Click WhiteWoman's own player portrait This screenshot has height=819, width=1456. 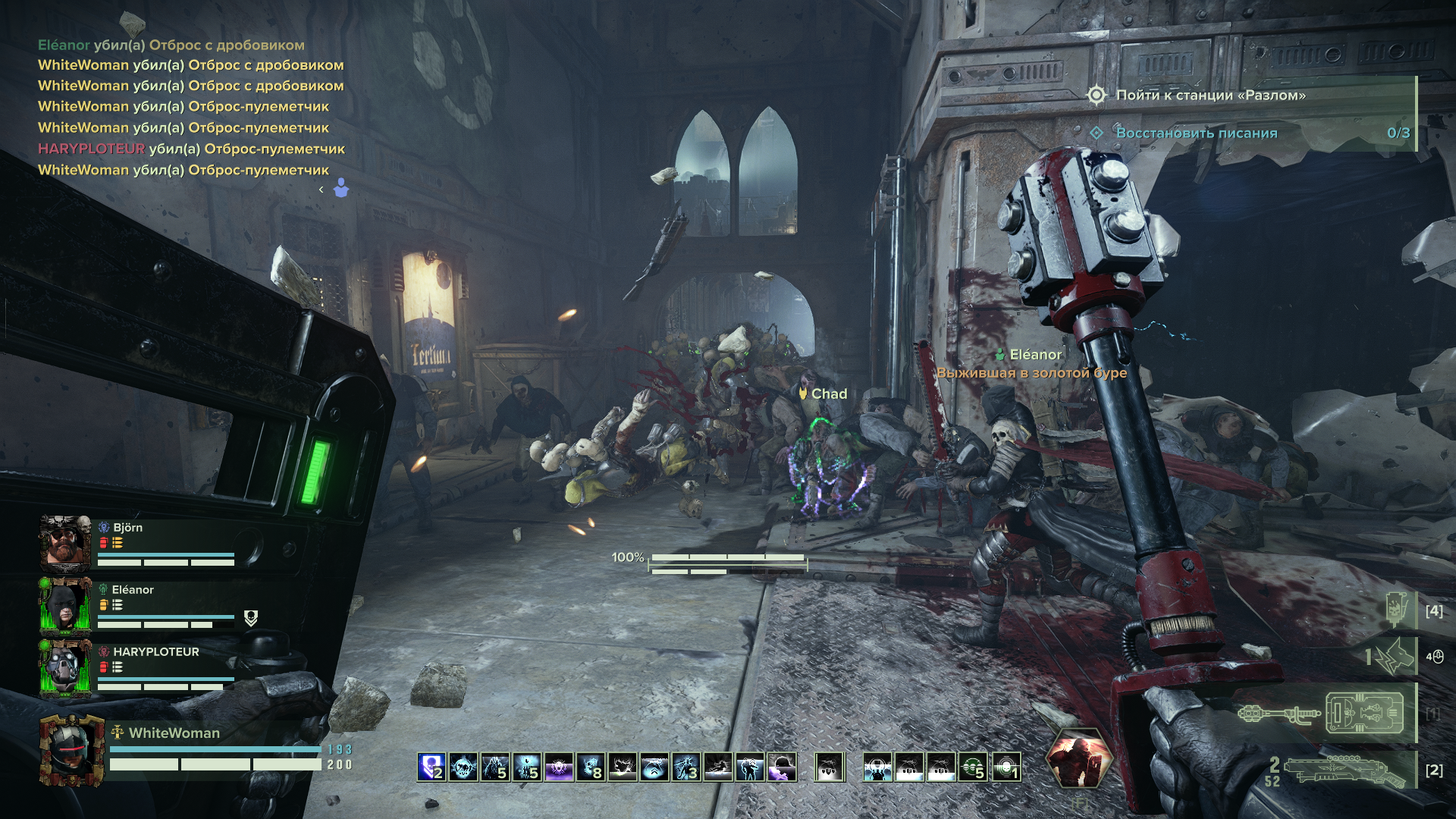pos(72,749)
